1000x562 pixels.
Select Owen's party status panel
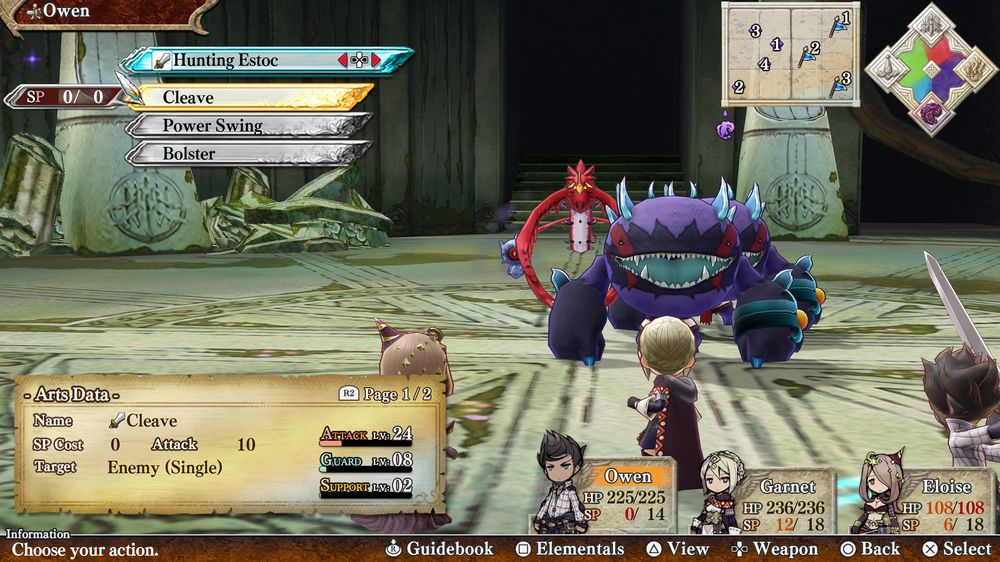pyautogui.click(x=625, y=495)
